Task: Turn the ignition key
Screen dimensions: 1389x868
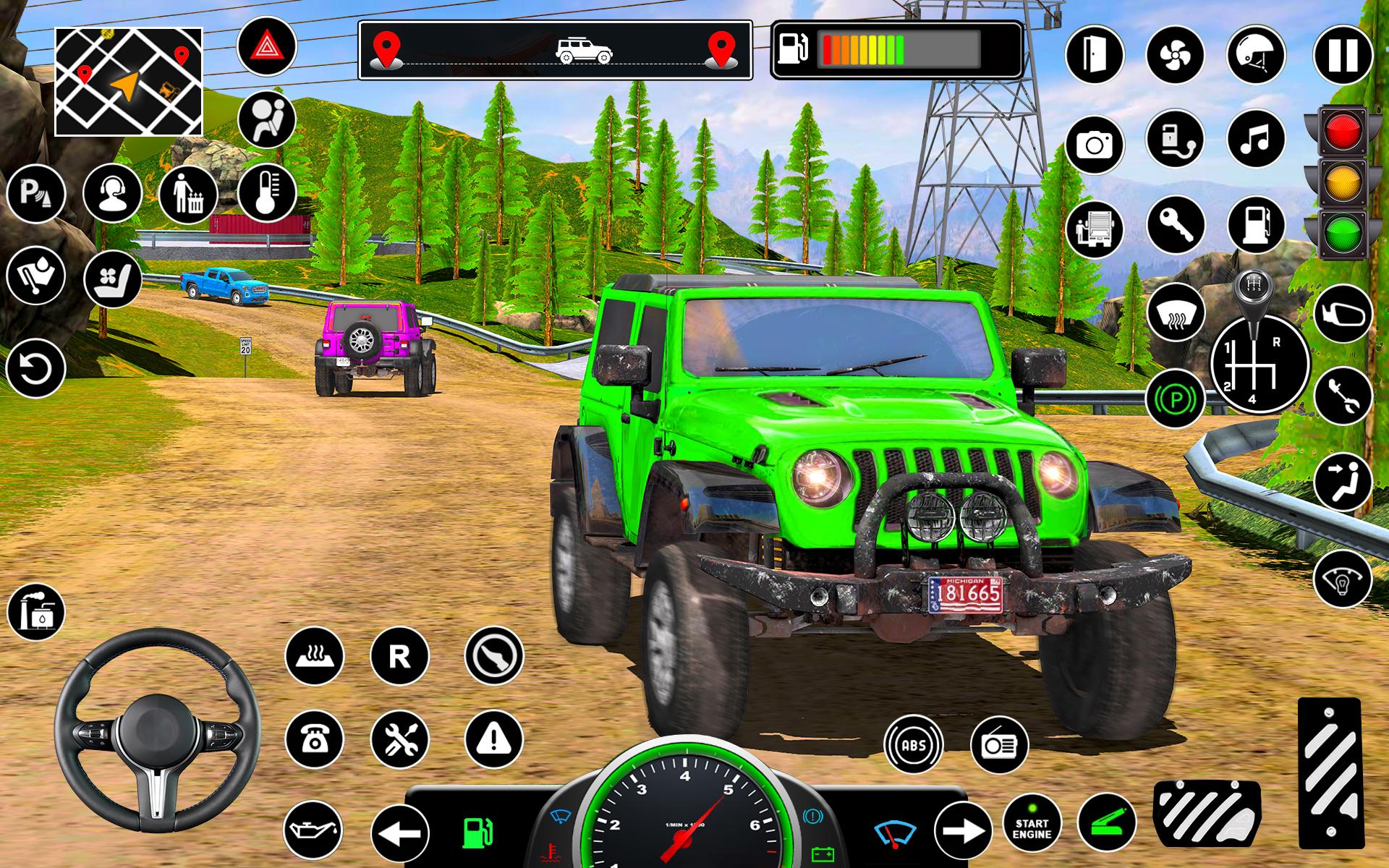Action: click(x=1177, y=224)
